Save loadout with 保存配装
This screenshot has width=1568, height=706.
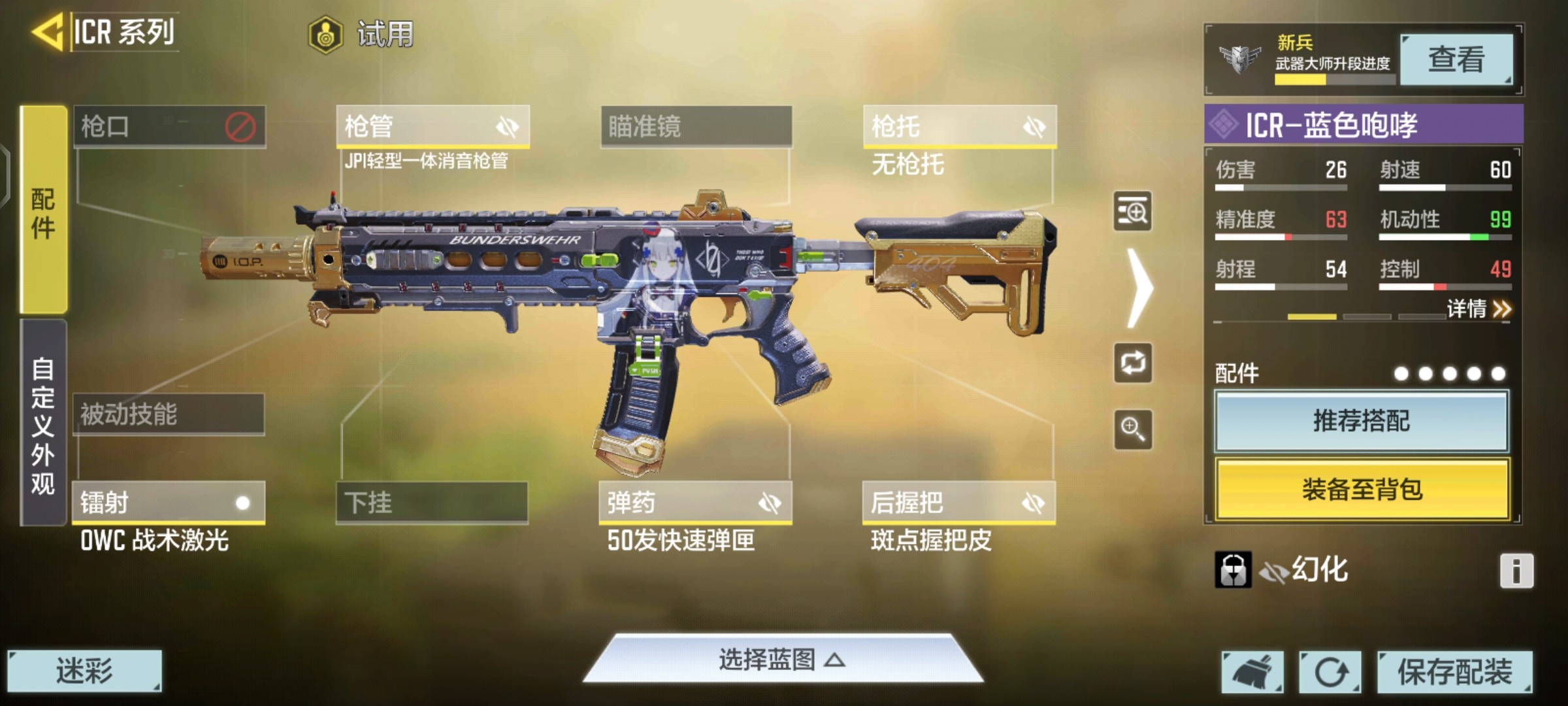[1454, 671]
